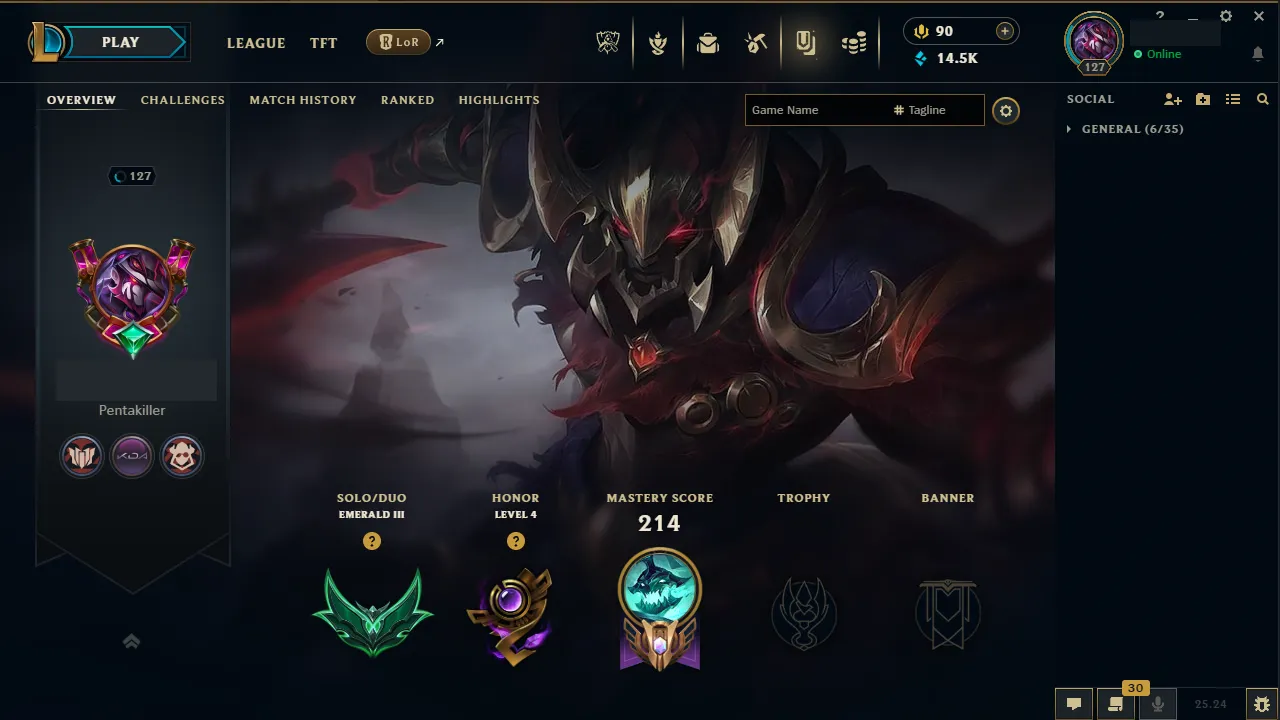Add a friend from the Social panel
Viewport: 1280px width, 720px height.
(1171, 99)
